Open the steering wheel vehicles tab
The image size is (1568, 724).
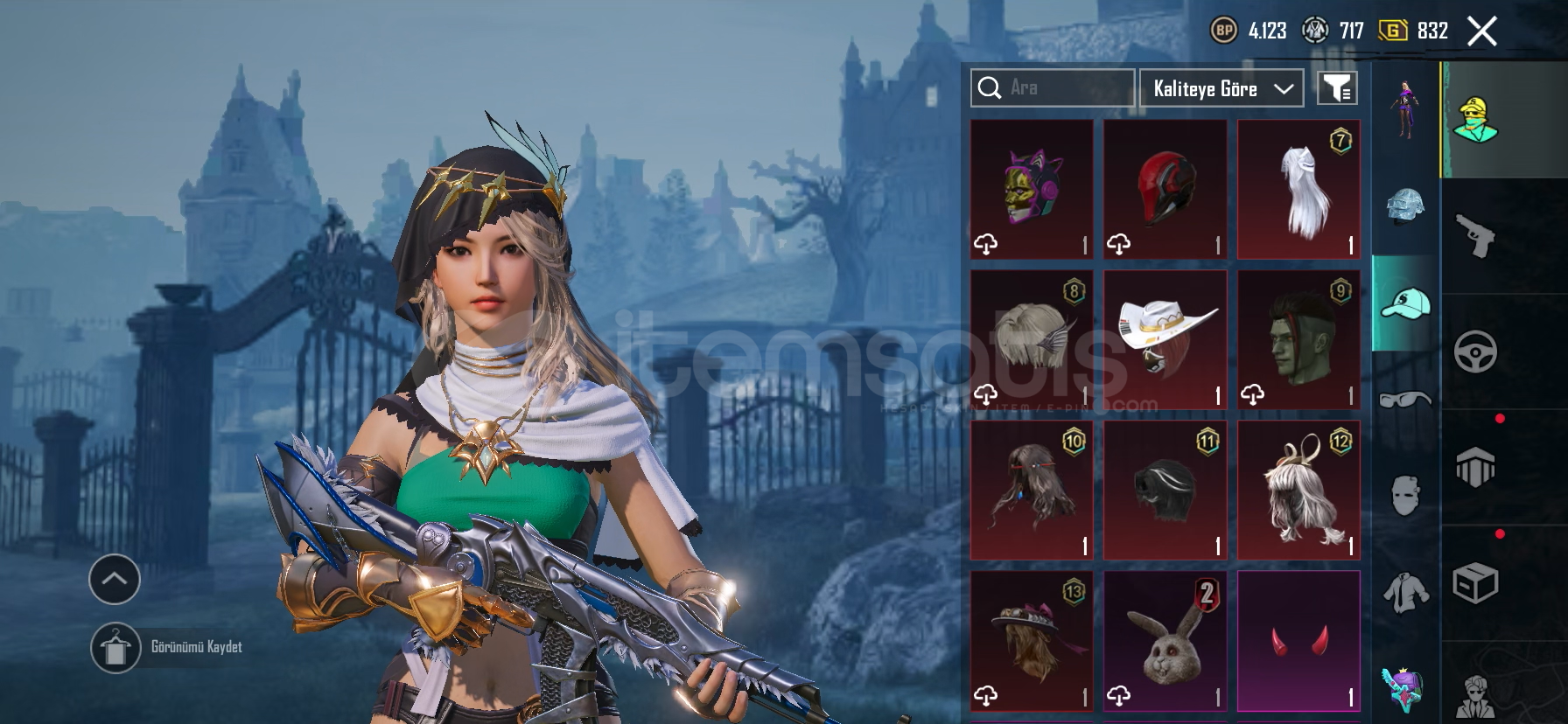point(1475,352)
